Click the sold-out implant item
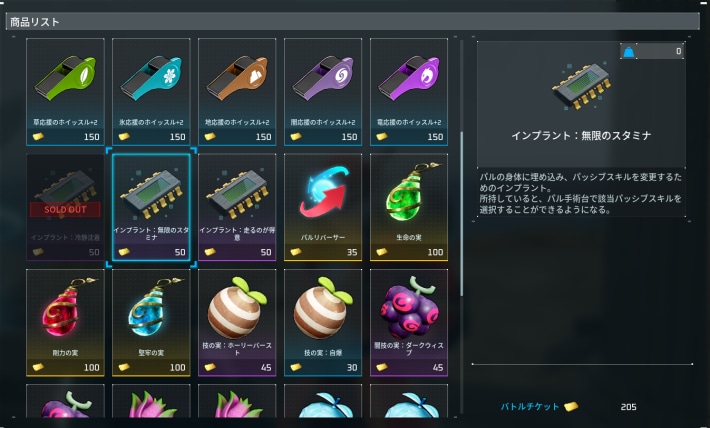The height and width of the screenshot is (428, 710). click(x=65, y=206)
